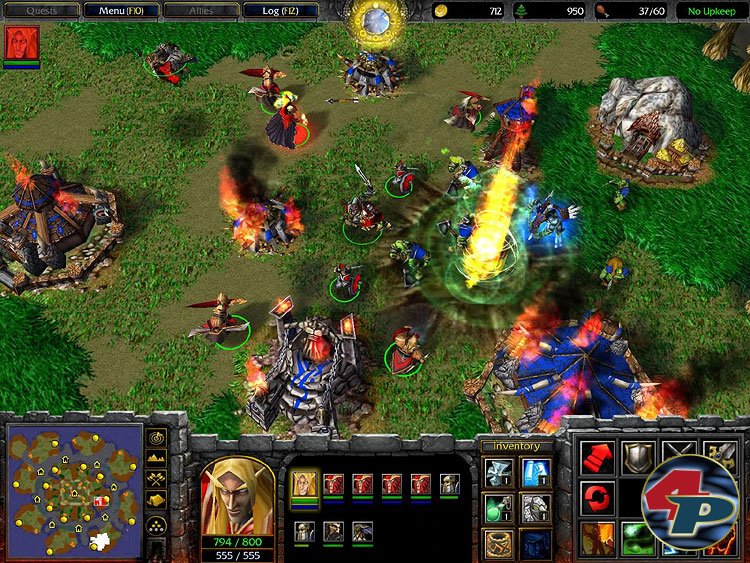750x563 pixels.
Task: Open the Log (F12) panel
Action: click(280, 11)
